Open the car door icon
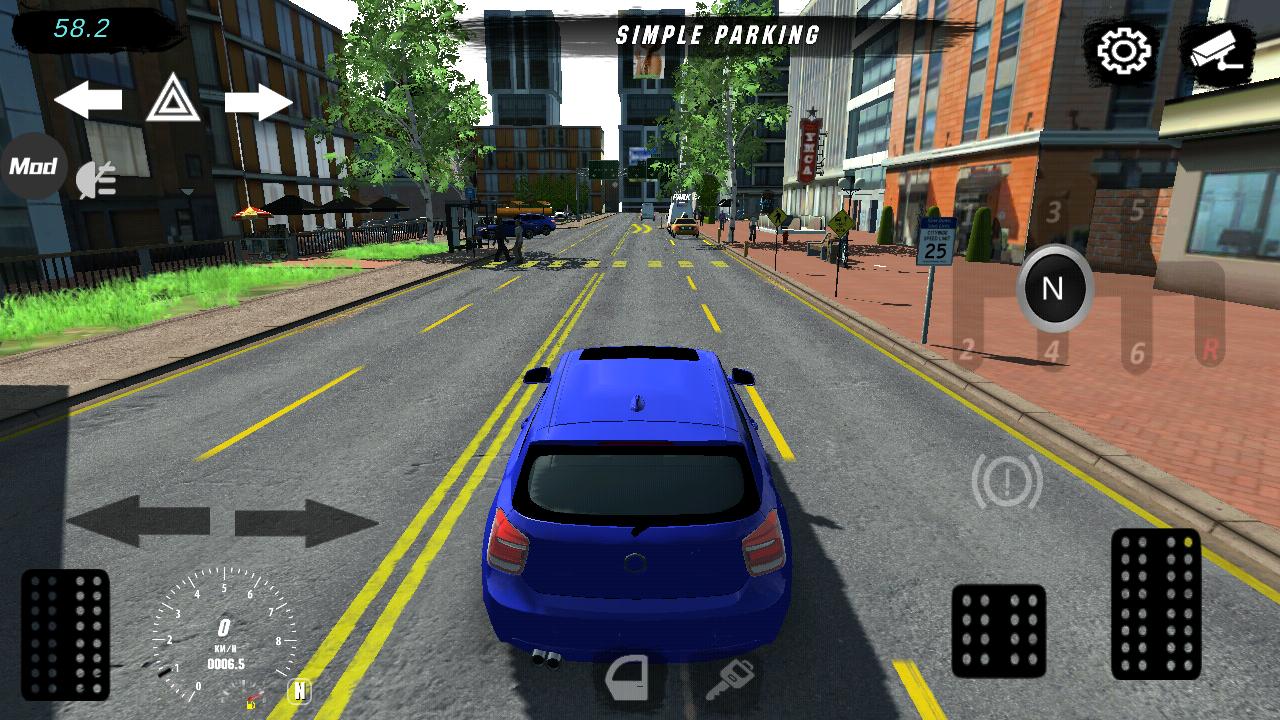The height and width of the screenshot is (720, 1280). pos(628,679)
